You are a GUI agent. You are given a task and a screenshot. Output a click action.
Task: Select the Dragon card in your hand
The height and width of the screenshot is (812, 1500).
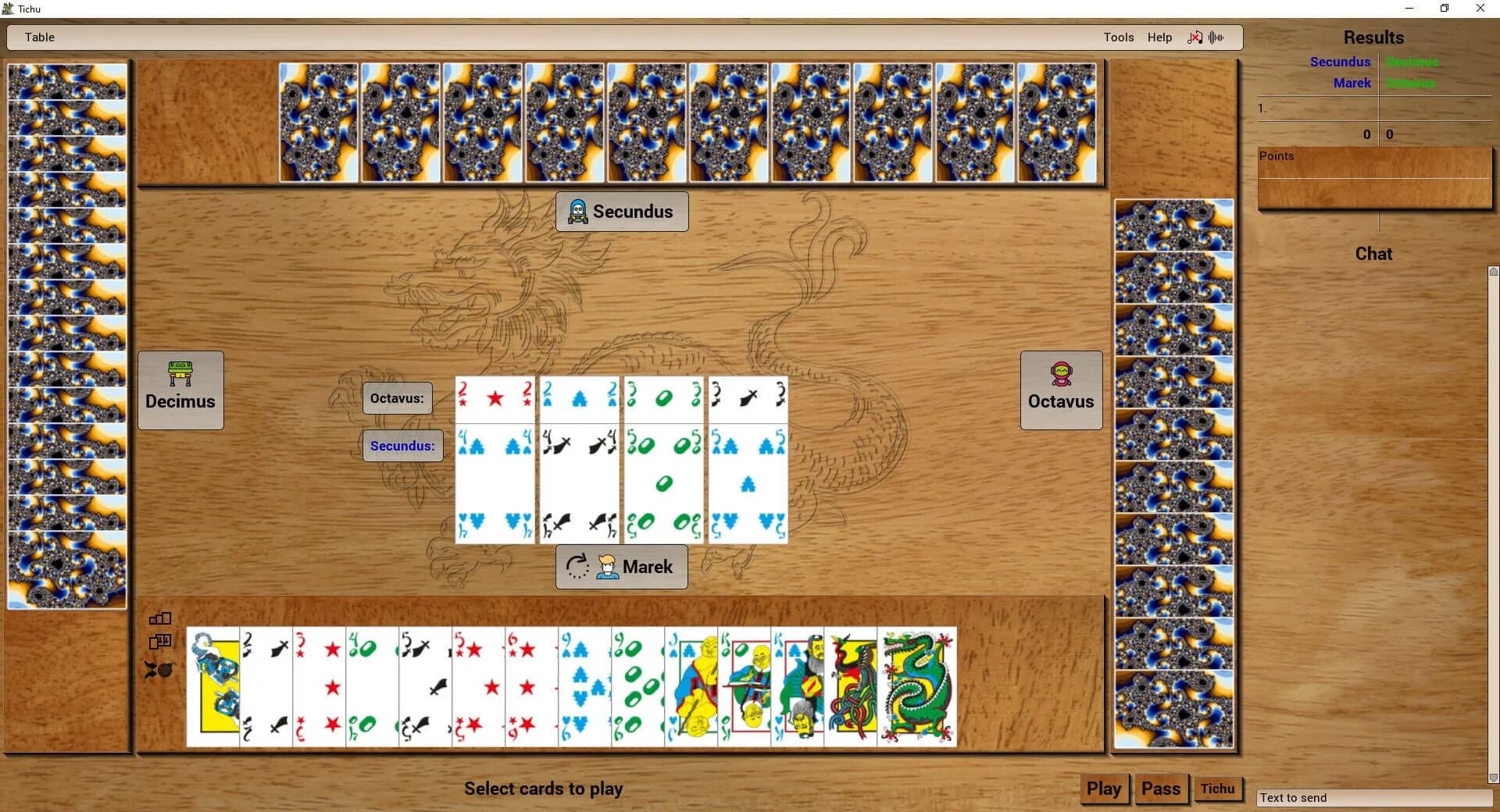(918, 687)
